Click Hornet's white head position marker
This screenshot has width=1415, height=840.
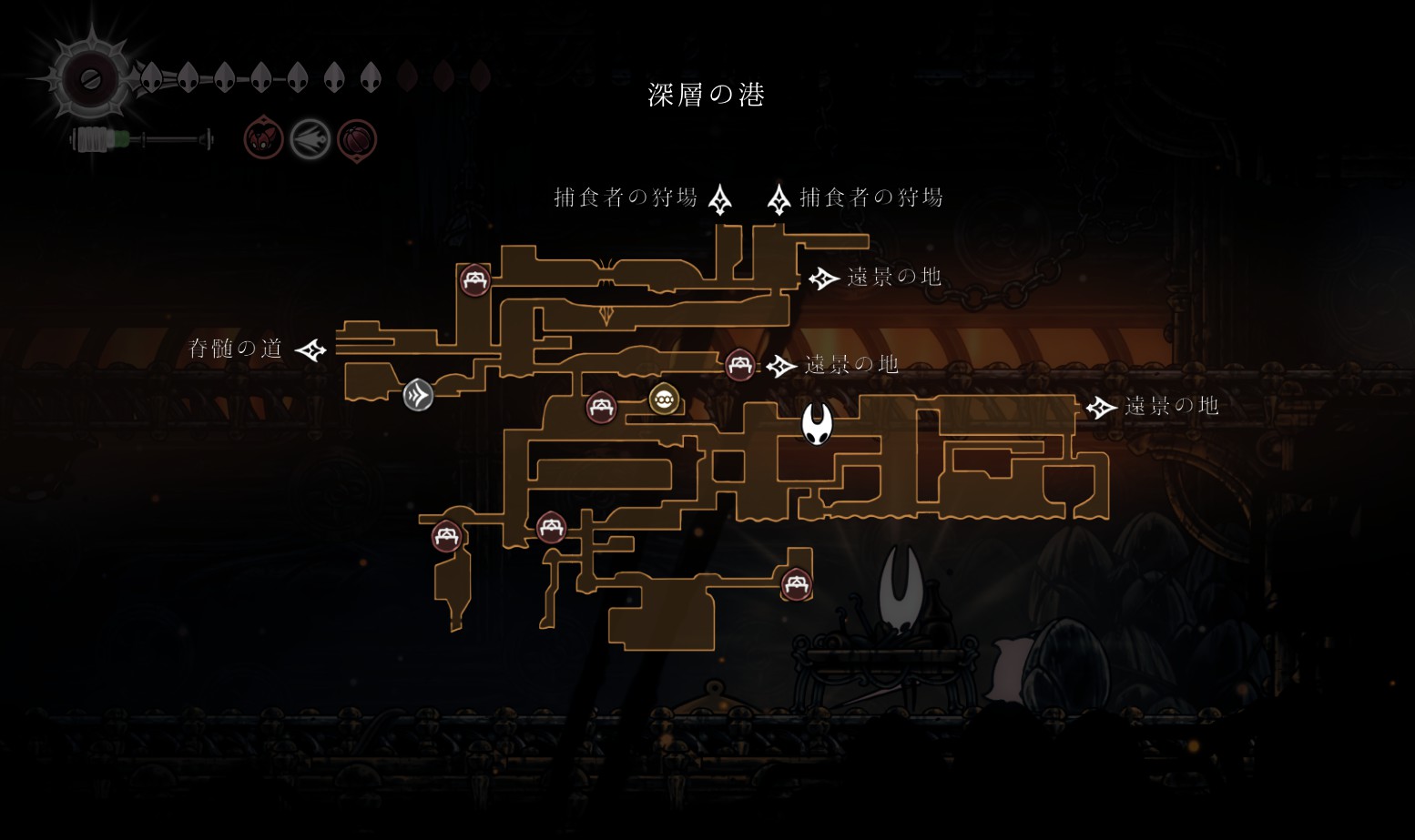click(817, 424)
